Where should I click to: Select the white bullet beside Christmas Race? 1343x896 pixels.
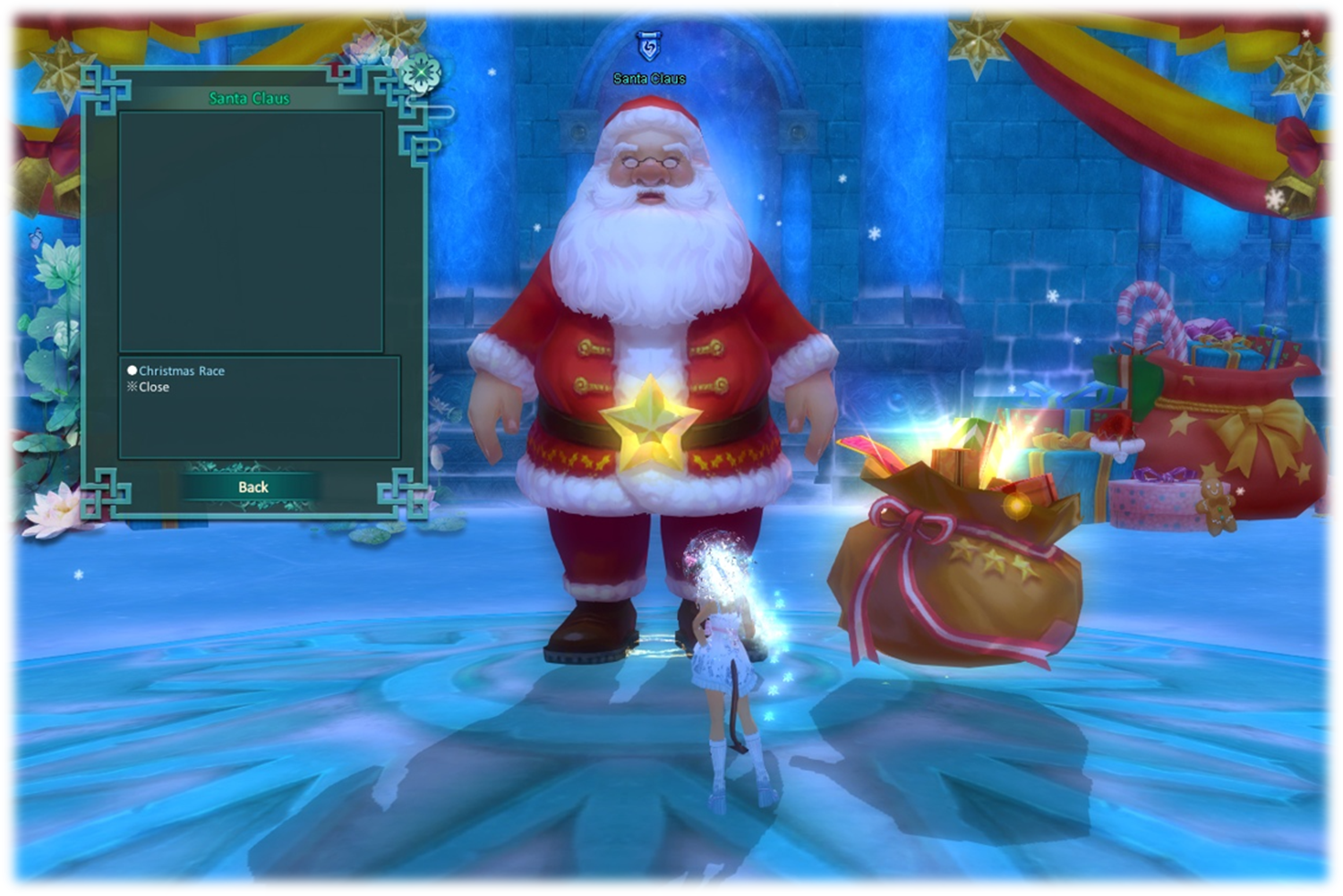133,370
